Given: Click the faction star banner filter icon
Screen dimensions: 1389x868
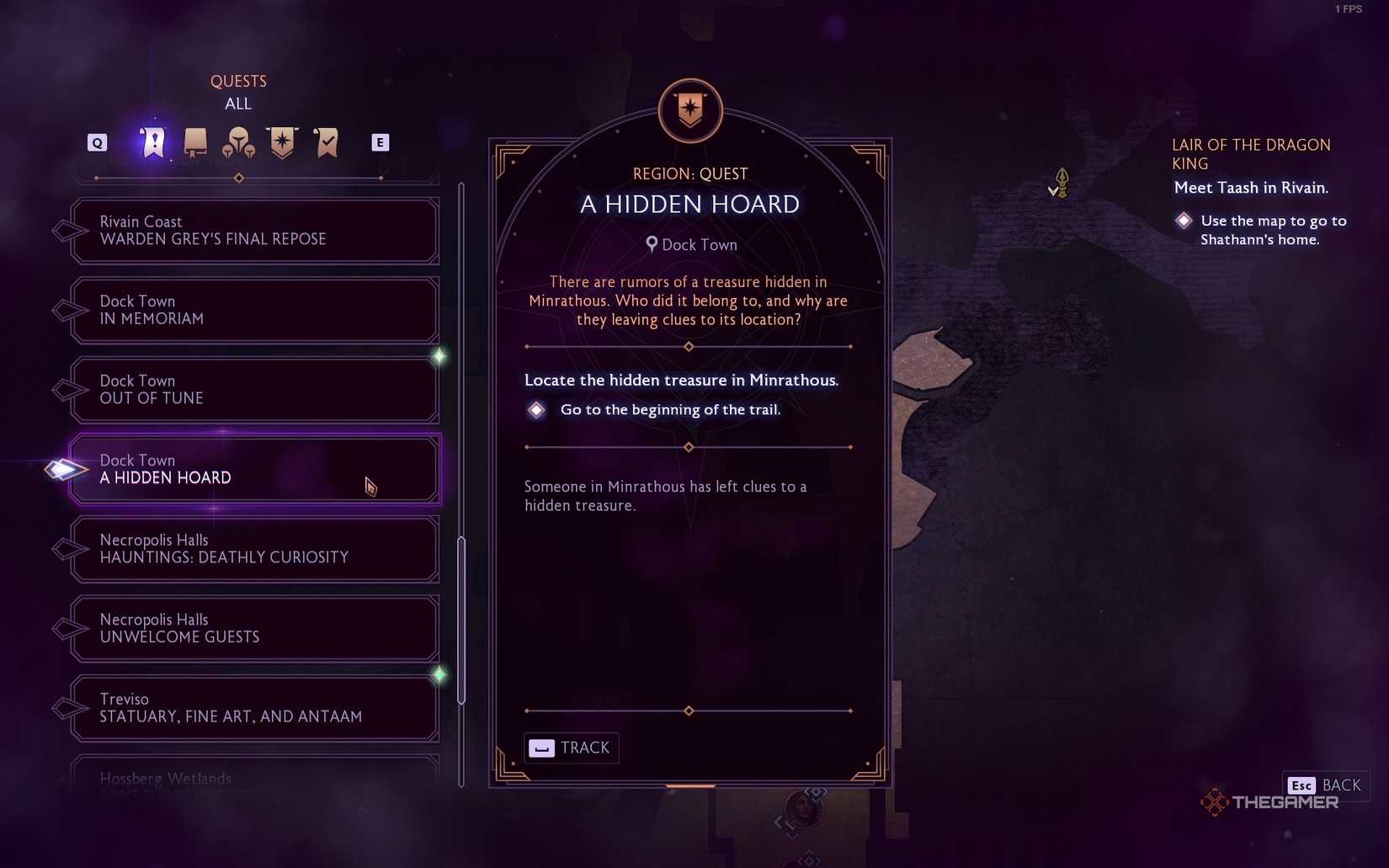Looking at the screenshot, I should 283,142.
